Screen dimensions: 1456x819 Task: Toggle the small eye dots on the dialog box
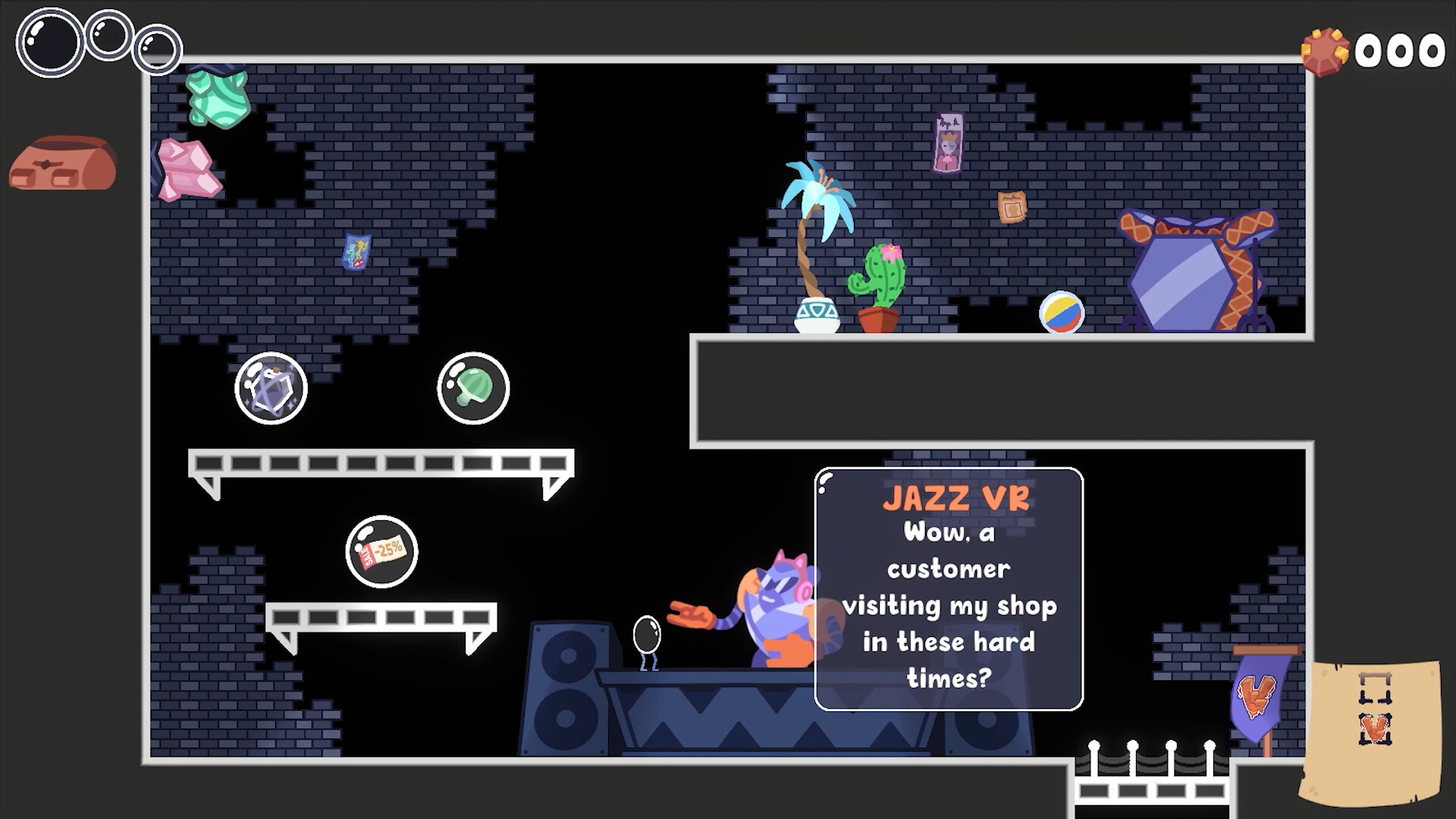[824, 485]
